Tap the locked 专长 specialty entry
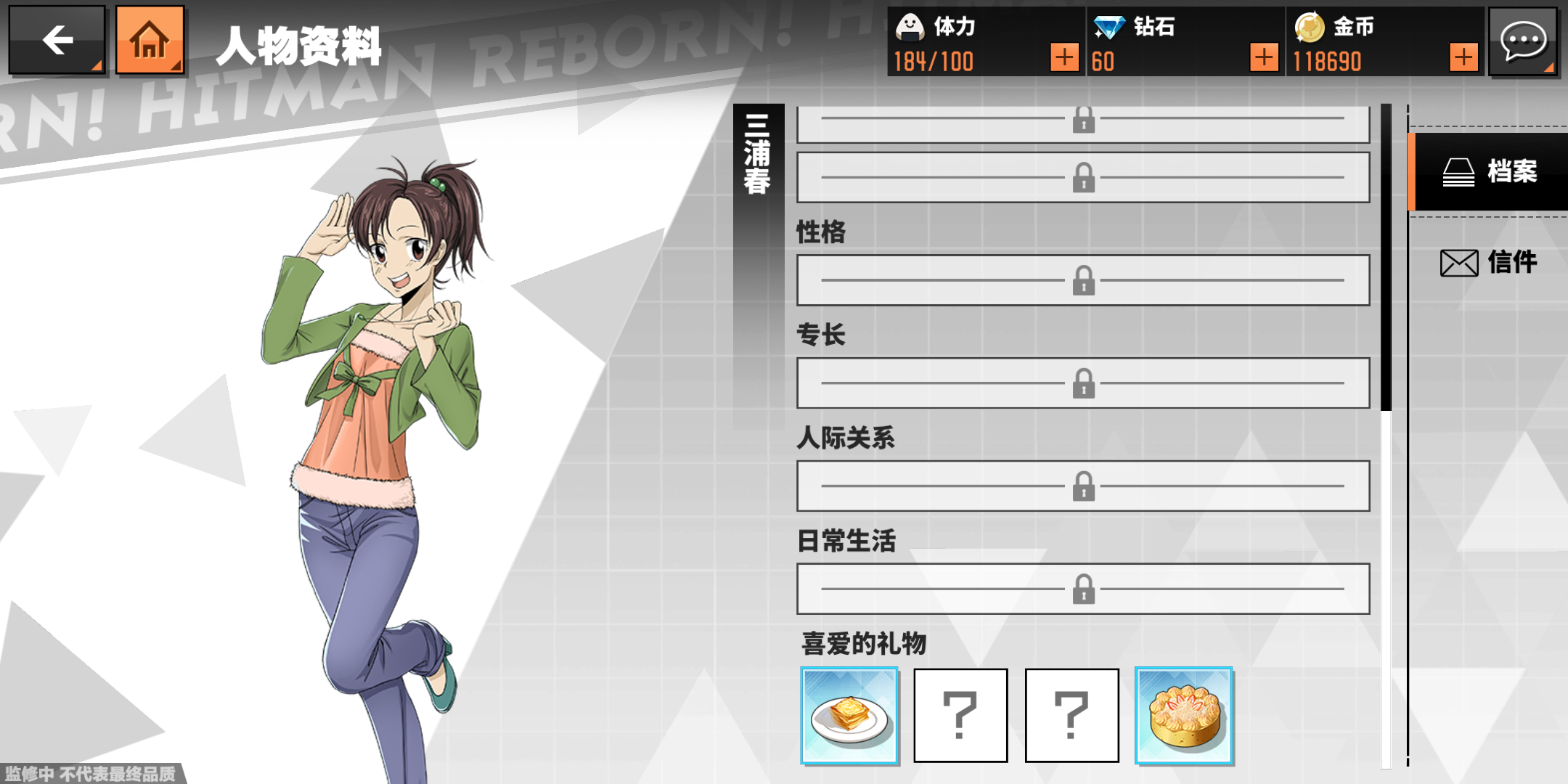The height and width of the screenshot is (784, 1568). tap(1083, 383)
